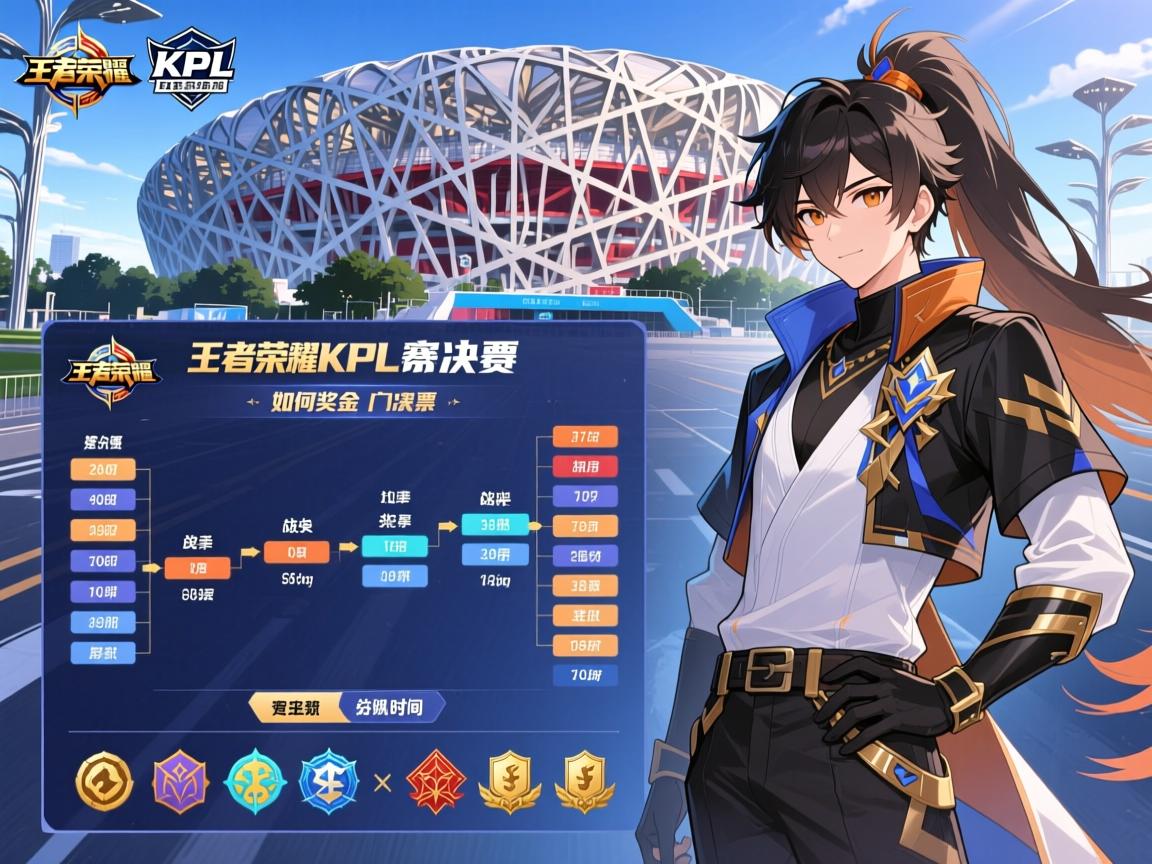Select the dark navy slot ending right column
The width and height of the screenshot is (1152, 864).
click(x=585, y=674)
